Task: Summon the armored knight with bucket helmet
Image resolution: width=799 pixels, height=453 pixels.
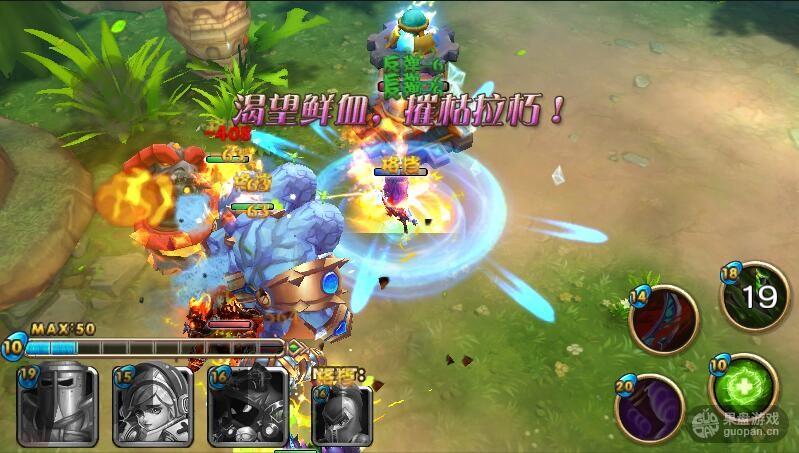Action: click(56, 407)
